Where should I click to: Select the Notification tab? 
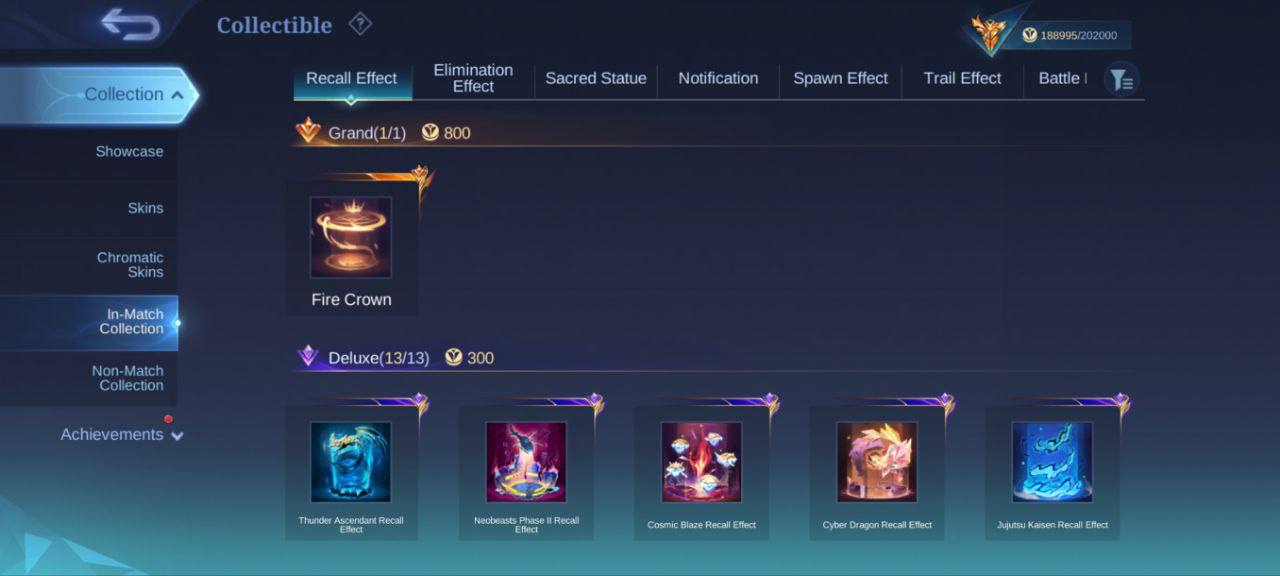pos(718,78)
